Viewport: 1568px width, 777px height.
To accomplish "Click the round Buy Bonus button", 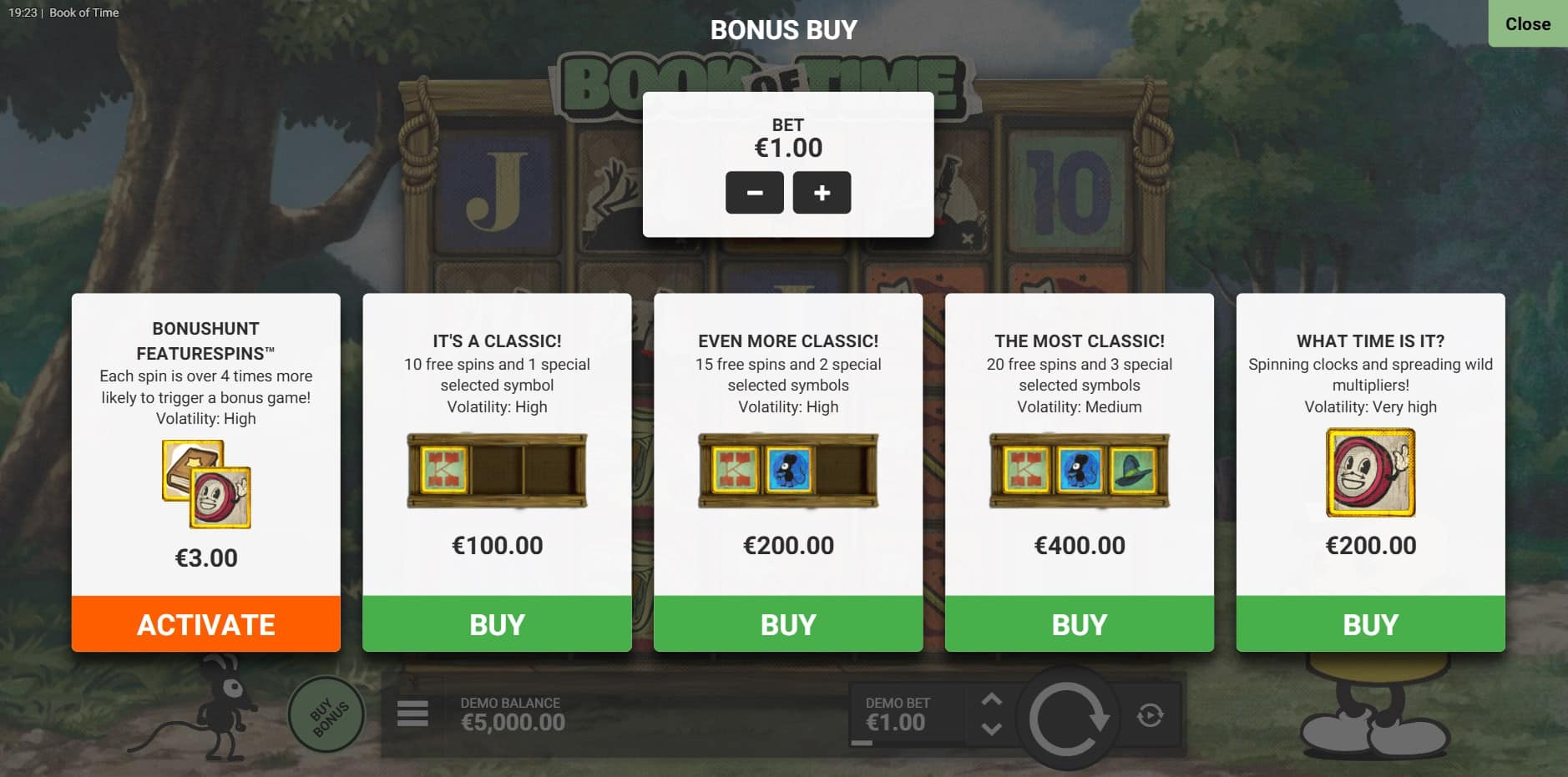I will (326, 715).
